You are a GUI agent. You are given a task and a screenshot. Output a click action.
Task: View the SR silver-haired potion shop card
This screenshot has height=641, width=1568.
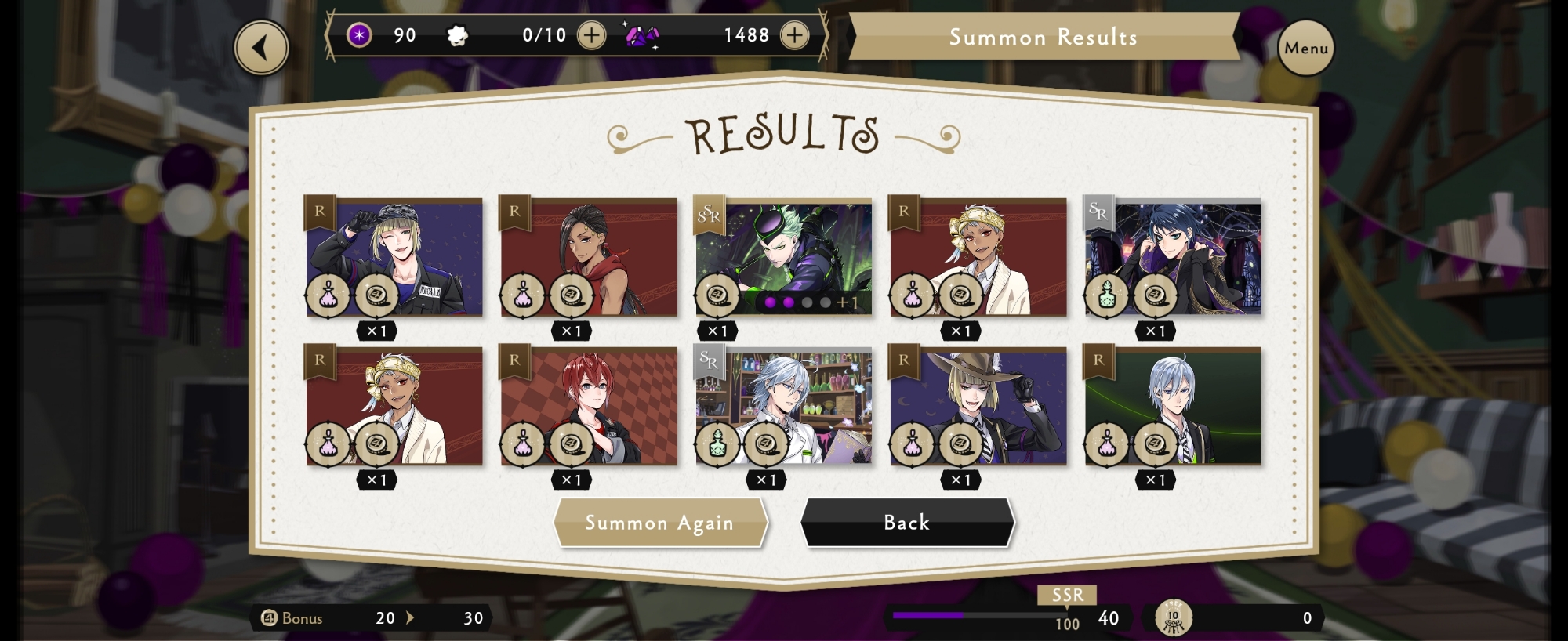pyautogui.click(x=784, y=406)
